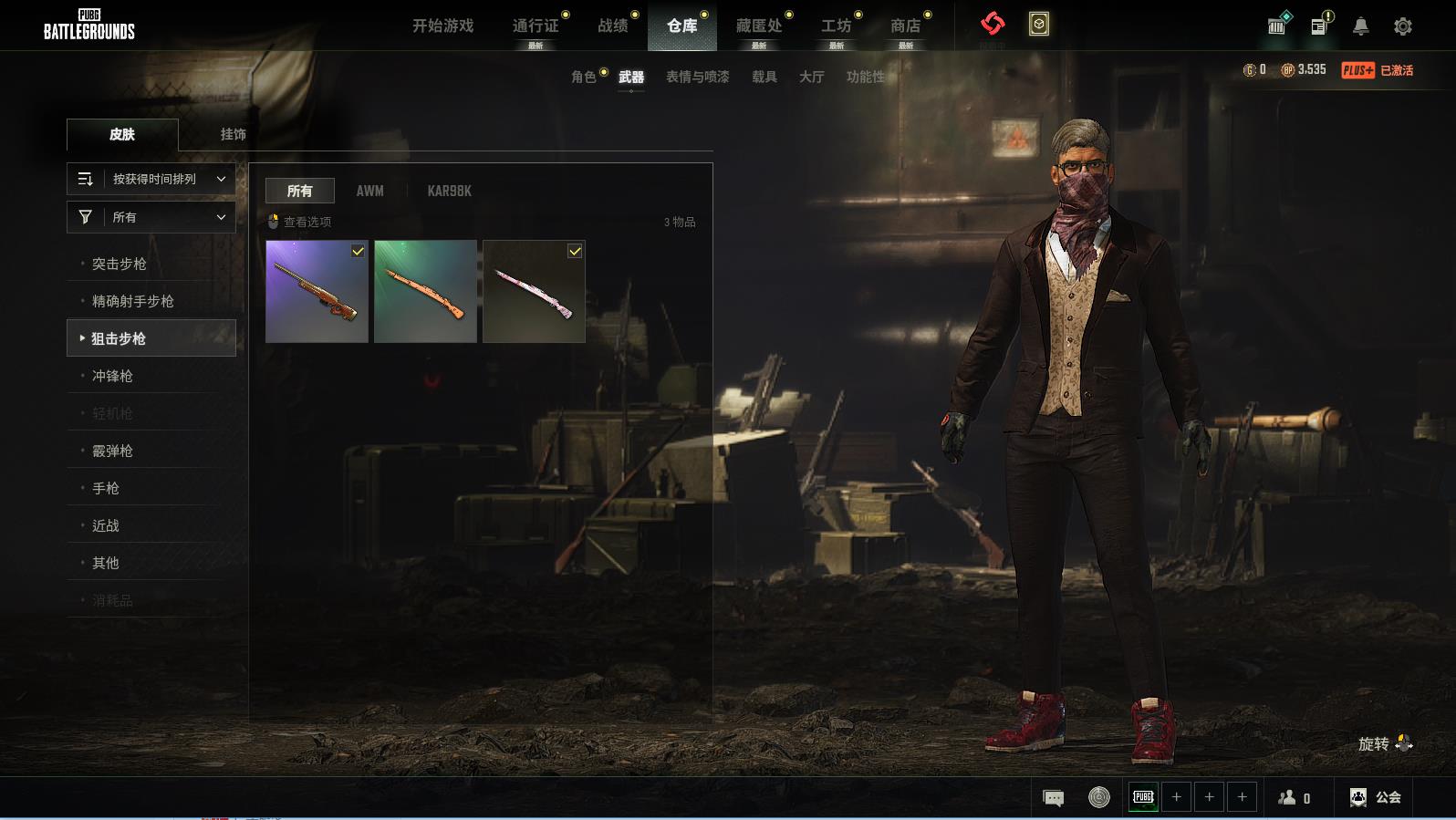This screenshot has width=1456, height=820.
Task: Open the 按获得时间排列 sort dropdown
Action: pos(151,179)
